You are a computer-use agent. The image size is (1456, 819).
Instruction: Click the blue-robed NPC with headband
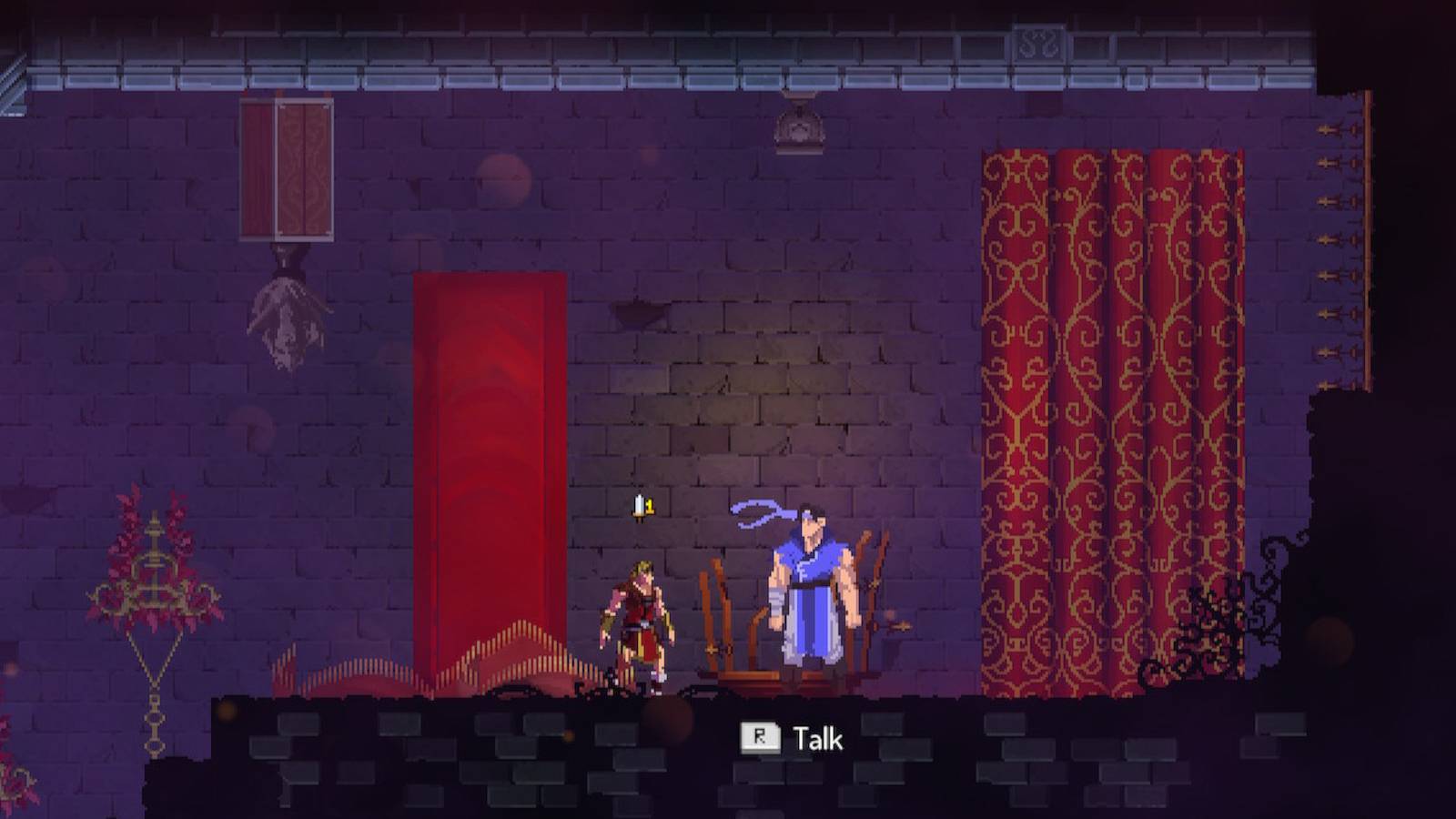810,591
